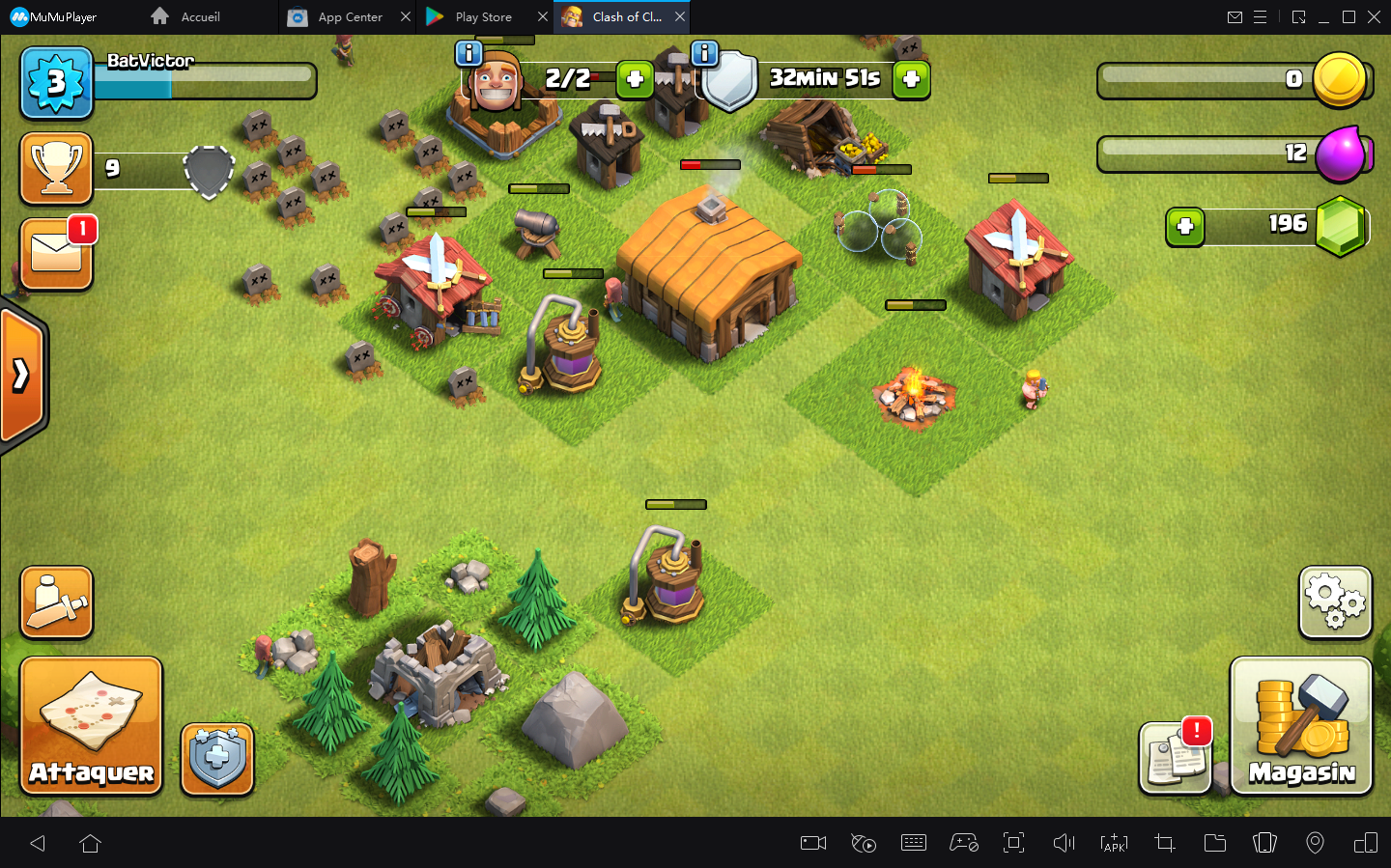The width and height of the screenshot is (1391, 868).
Task: Close the App Center tab
Action: tap(406, 17)
